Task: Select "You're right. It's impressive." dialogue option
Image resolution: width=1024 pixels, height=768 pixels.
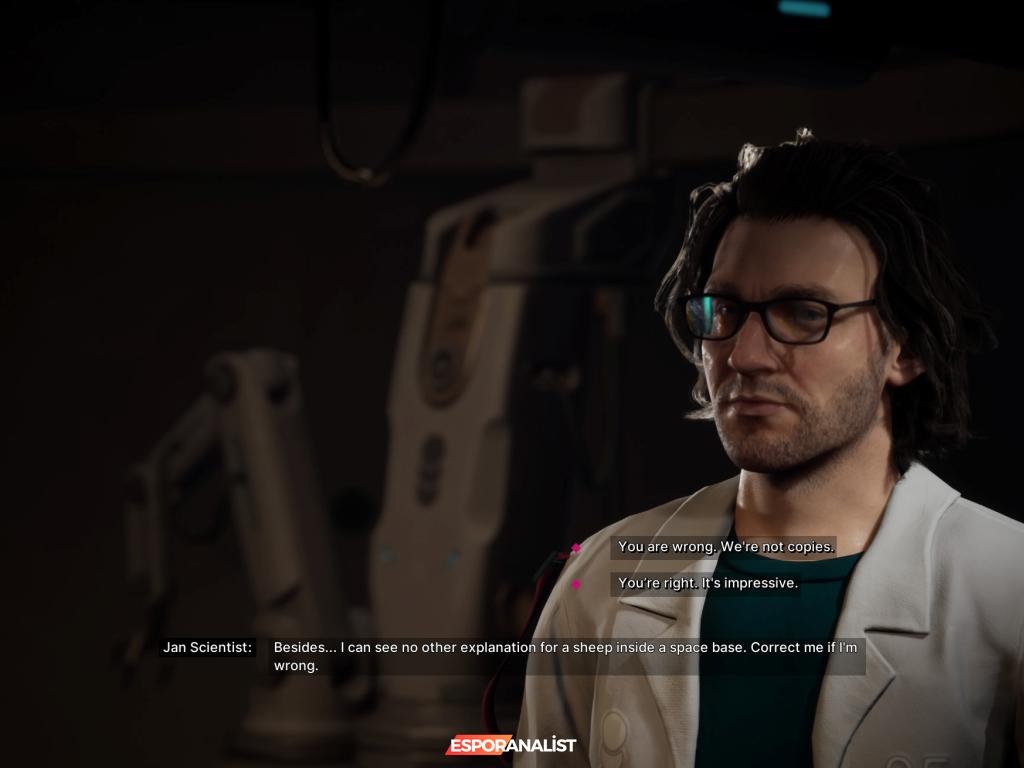Action: [x=707, y=583]
